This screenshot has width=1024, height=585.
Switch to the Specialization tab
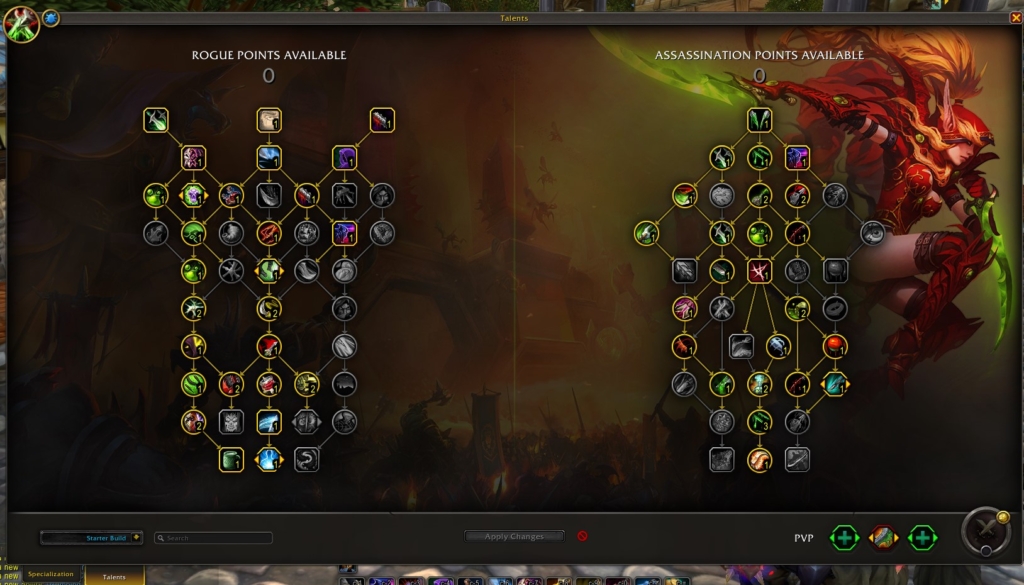tap(50, 575)
